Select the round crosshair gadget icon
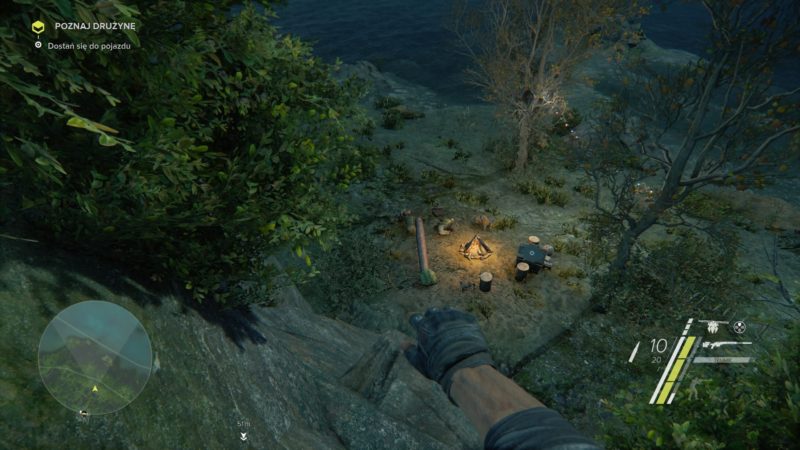800x450 pixels. click(x=740, y=327)
